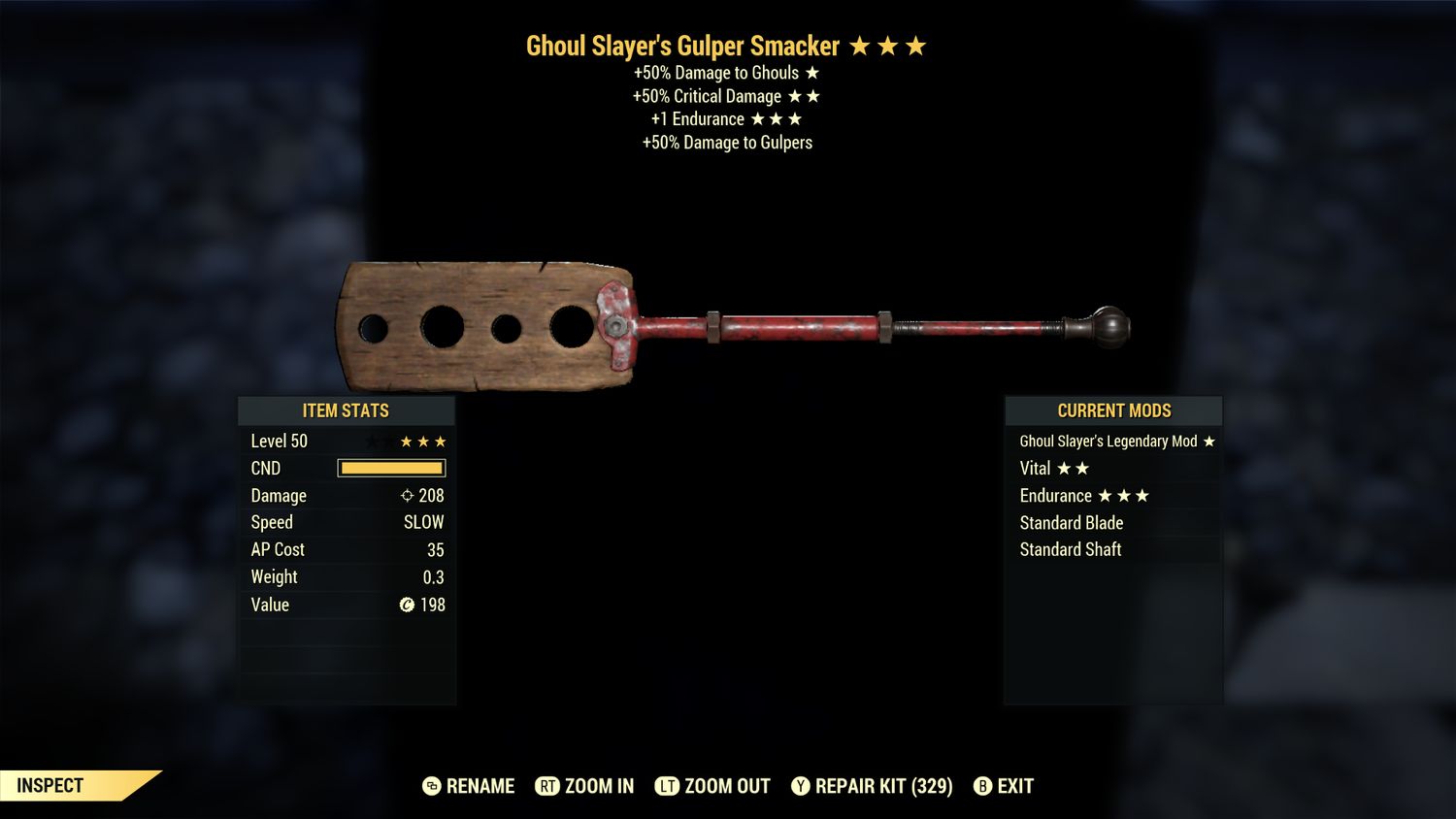Pick the Standard Shaft mod row
This screenshot has height=819, width=1456.
(x=1113, y=550)
